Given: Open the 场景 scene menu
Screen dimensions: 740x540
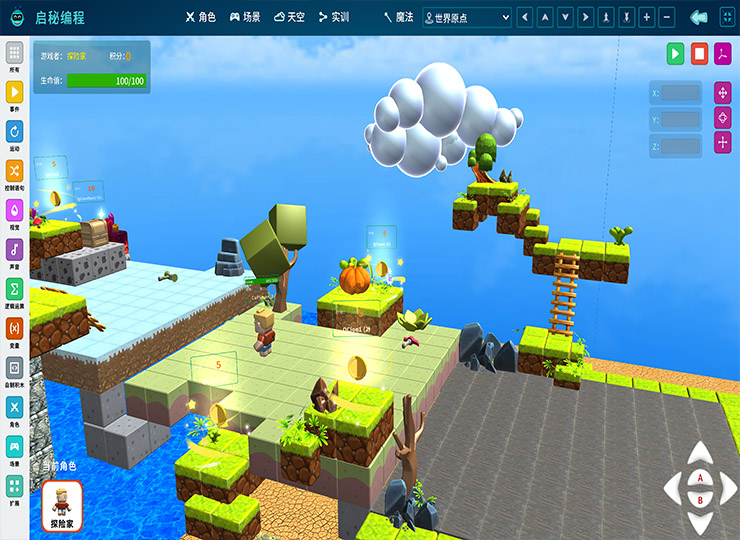Looking at the screenshot, I should coord(245,17).
